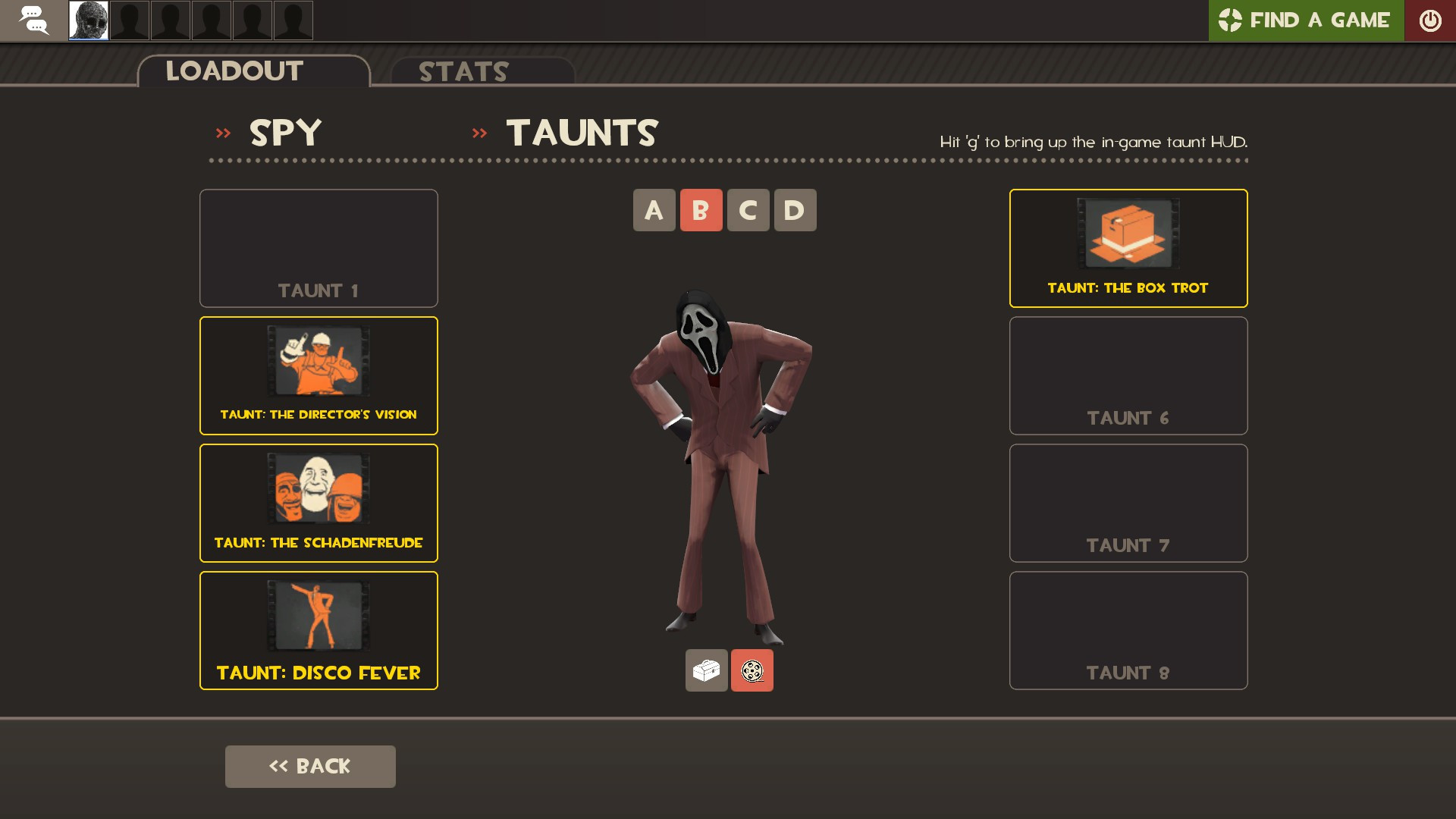Click the empty Taunt 6 slot
The width and height of the screenshot is (1456, 819).
pos(1128,375)
